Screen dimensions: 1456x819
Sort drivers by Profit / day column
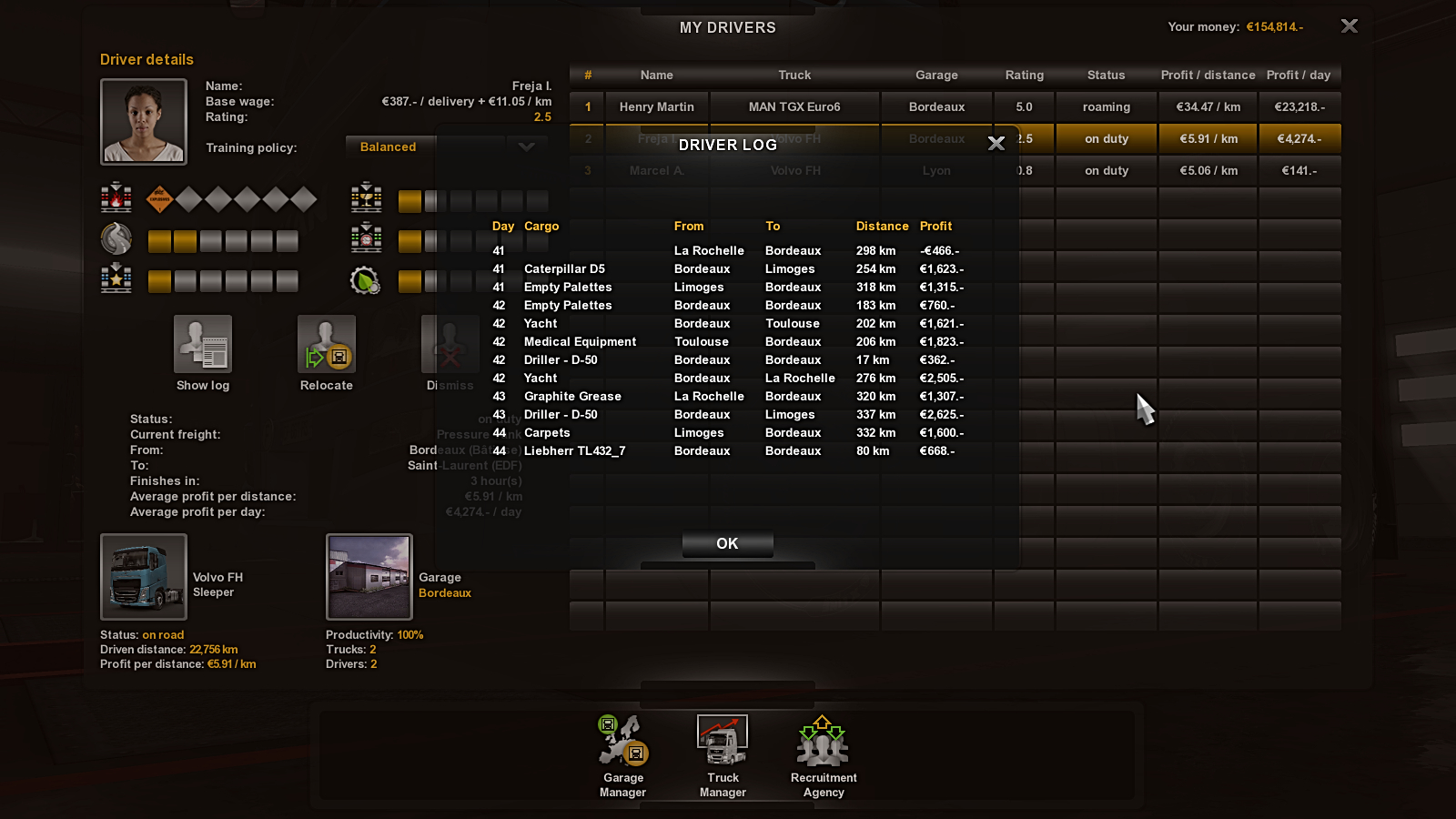(x=1299, y=75)
